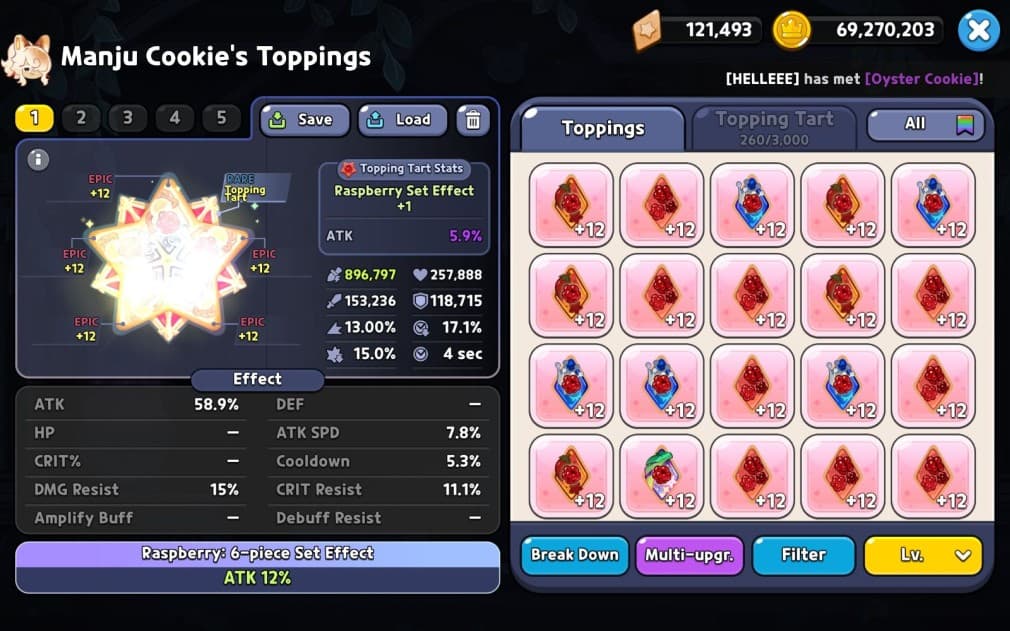This screenshot has width=1010, height=631.
Task: Choose topping preset 4
Action: [x=175, y=118]
